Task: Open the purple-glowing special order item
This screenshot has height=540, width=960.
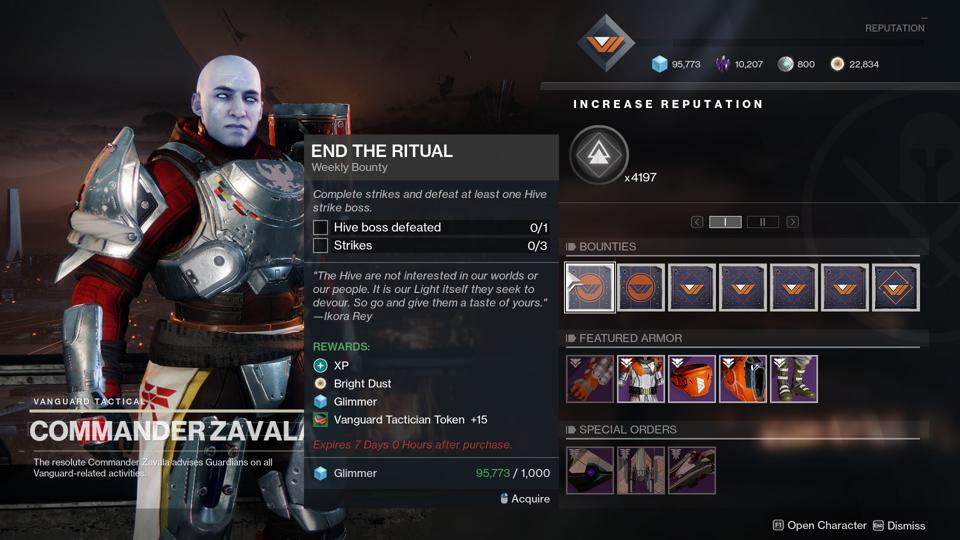Action: point(590,470)
